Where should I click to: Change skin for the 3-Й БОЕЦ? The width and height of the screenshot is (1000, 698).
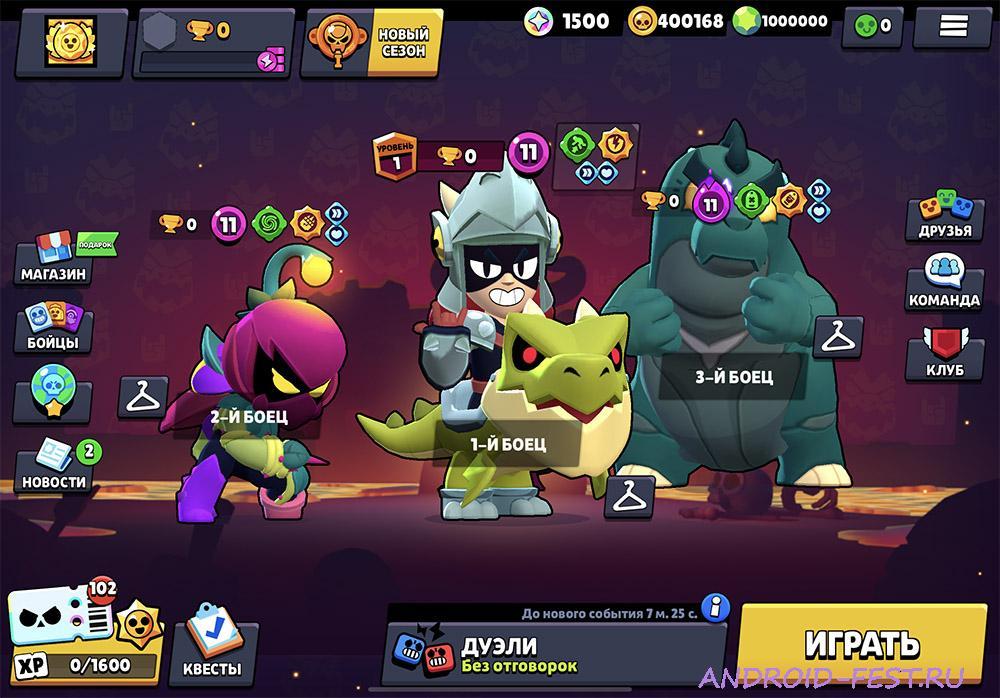(838, 337)
